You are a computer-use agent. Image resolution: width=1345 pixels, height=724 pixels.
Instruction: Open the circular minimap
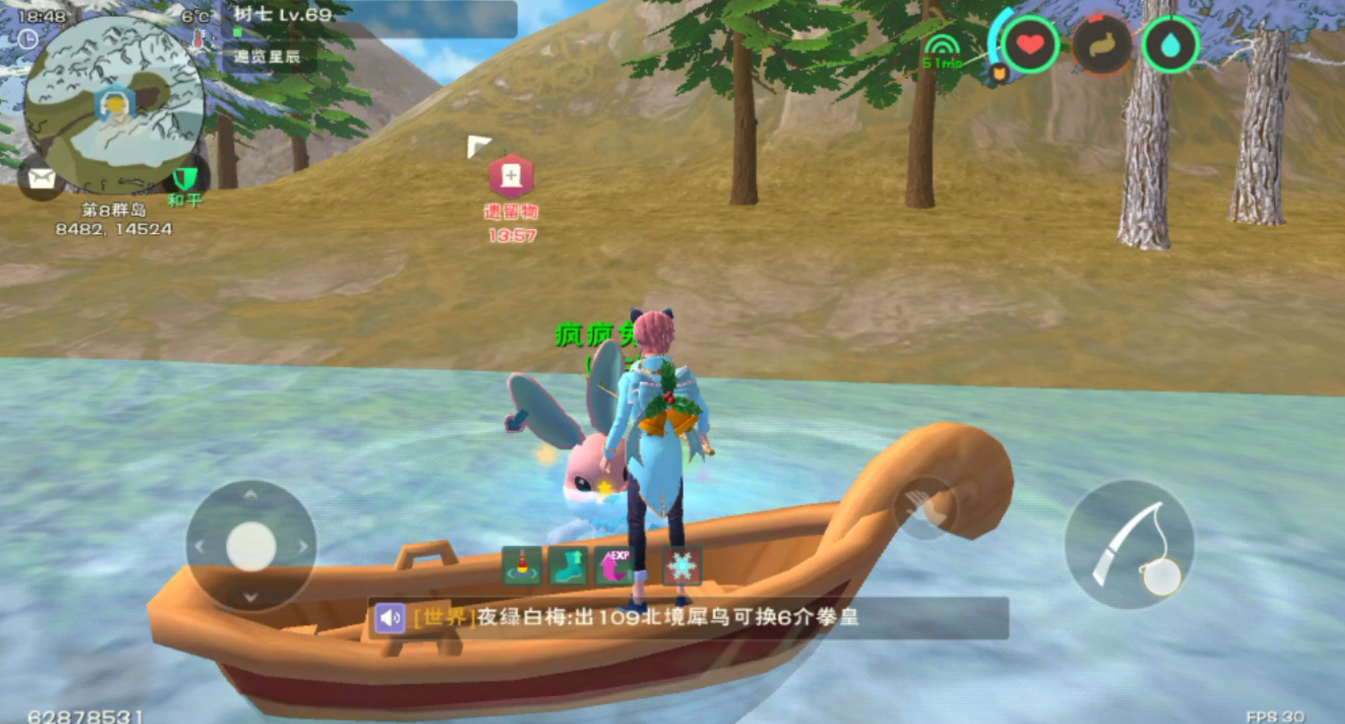[113, 106]
